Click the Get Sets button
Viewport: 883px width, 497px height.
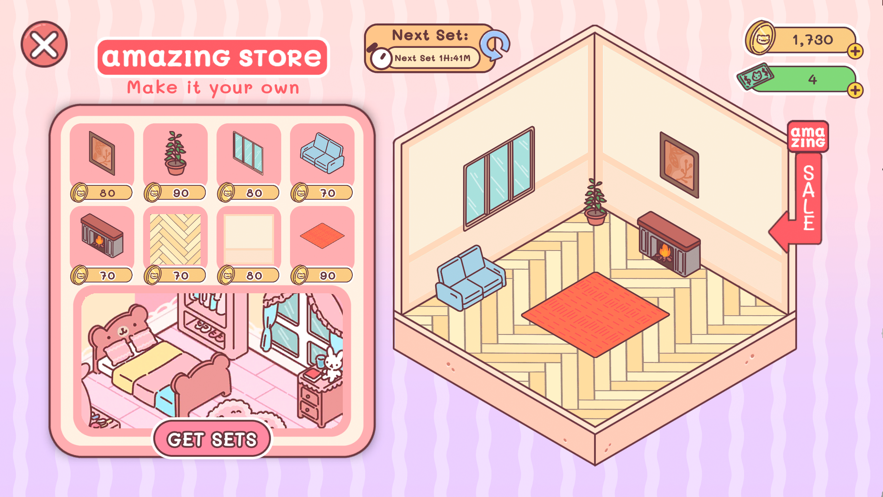click(212, 439)
